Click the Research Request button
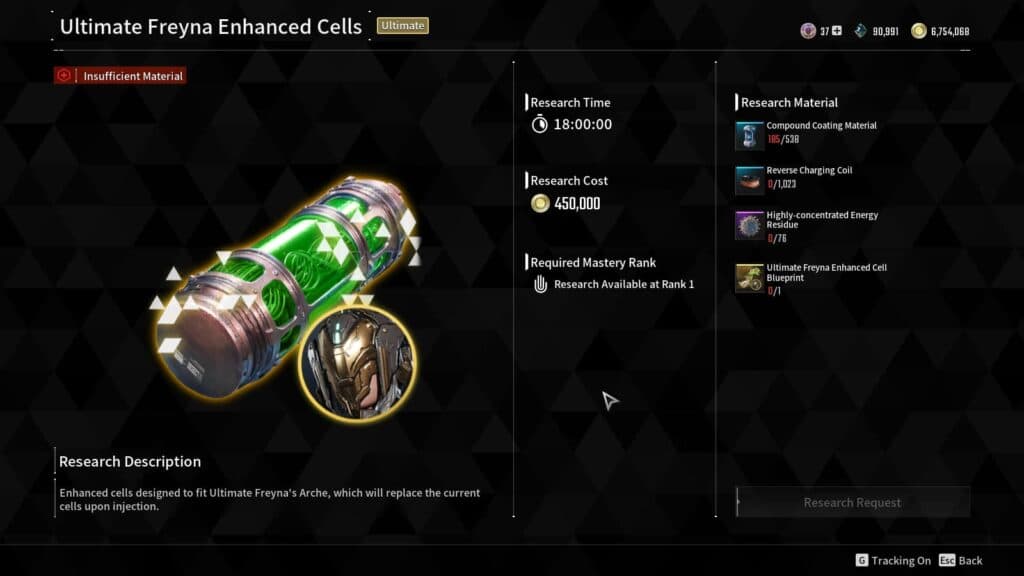This screenshot has height=576, width=1024. pyautogui.click(x=852, y=502)
